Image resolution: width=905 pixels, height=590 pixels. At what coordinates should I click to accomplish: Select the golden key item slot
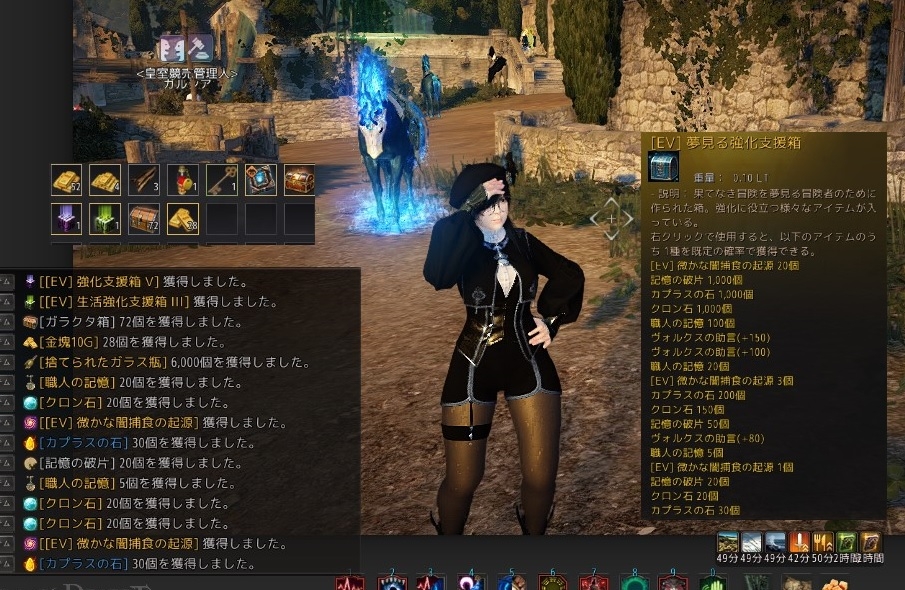pos(222,180)
